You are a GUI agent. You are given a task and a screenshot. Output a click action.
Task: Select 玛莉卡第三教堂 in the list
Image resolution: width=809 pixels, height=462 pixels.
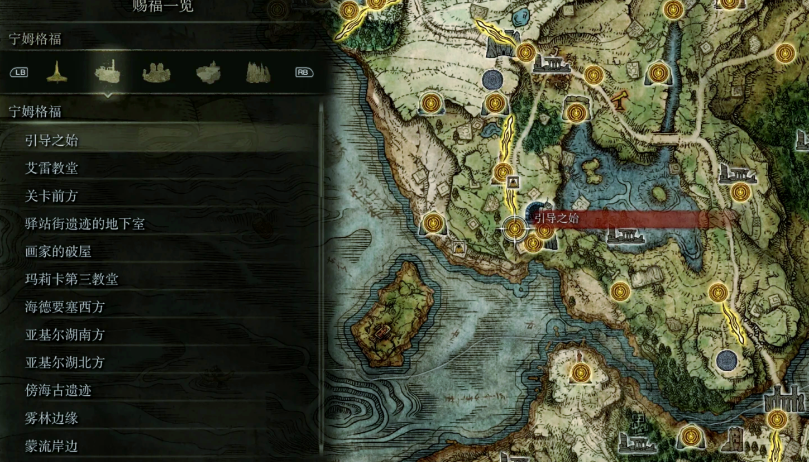(72, 279)
